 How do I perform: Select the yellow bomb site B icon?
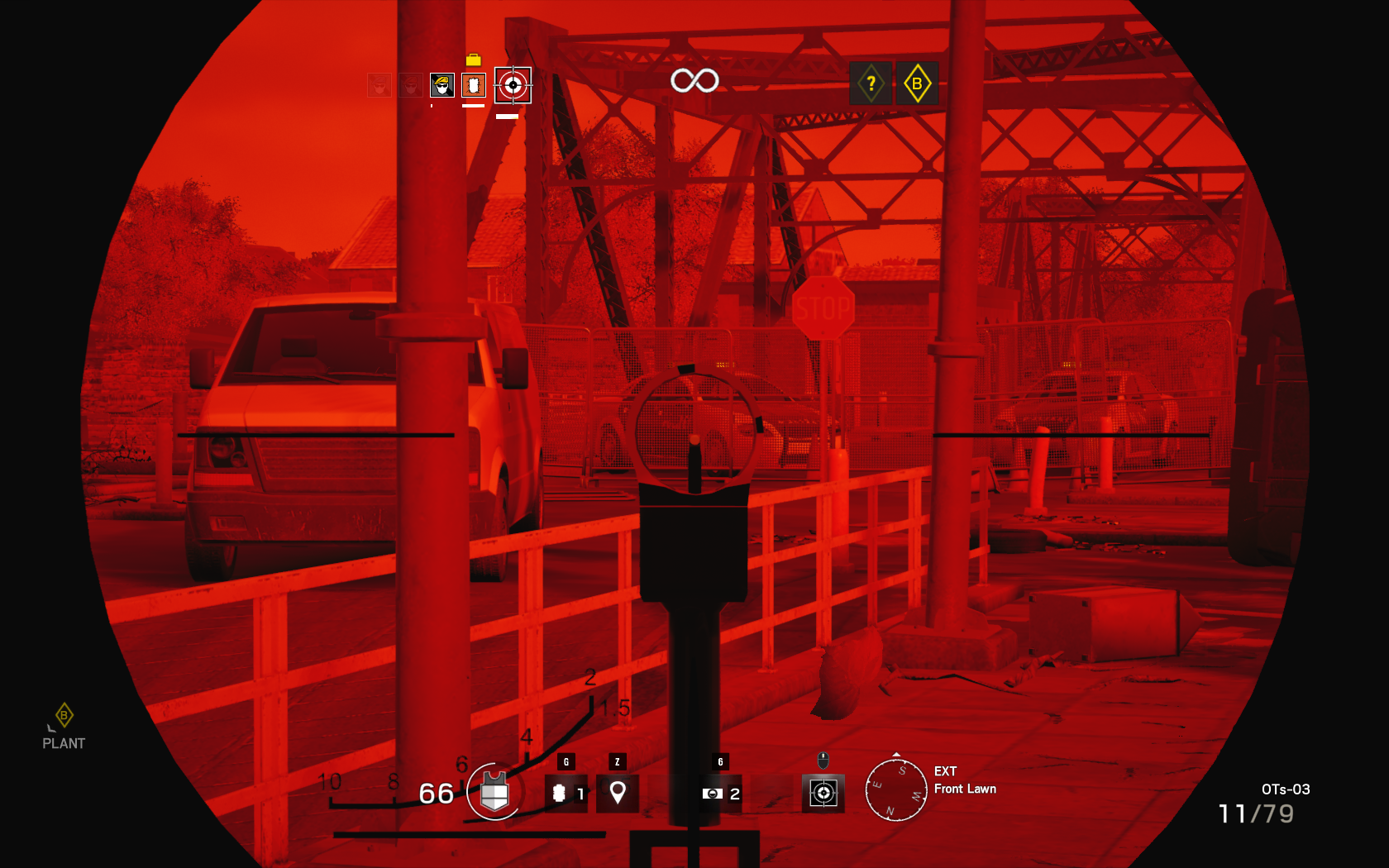point(917,83)
